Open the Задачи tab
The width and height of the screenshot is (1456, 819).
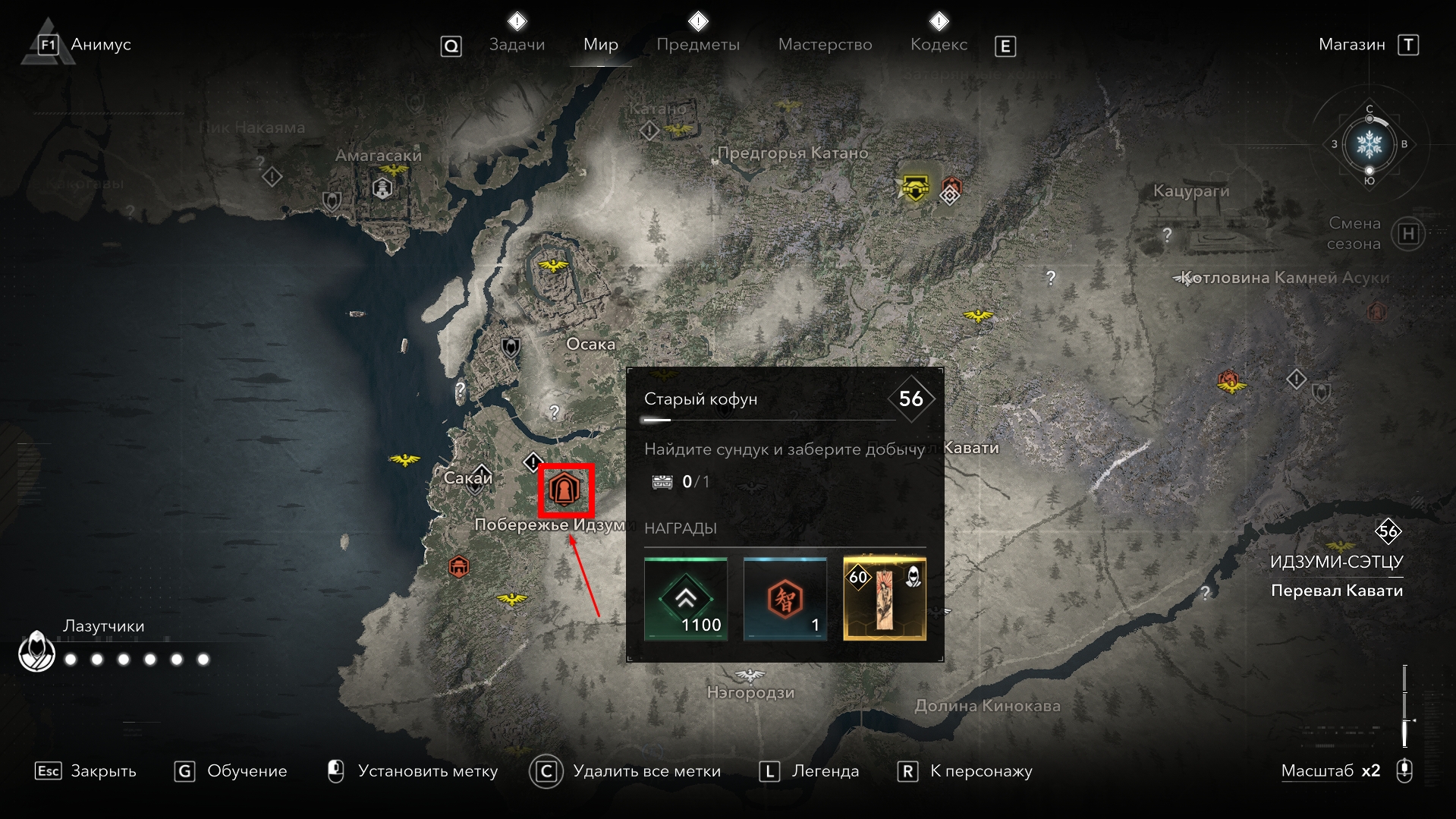pos(517,45)
